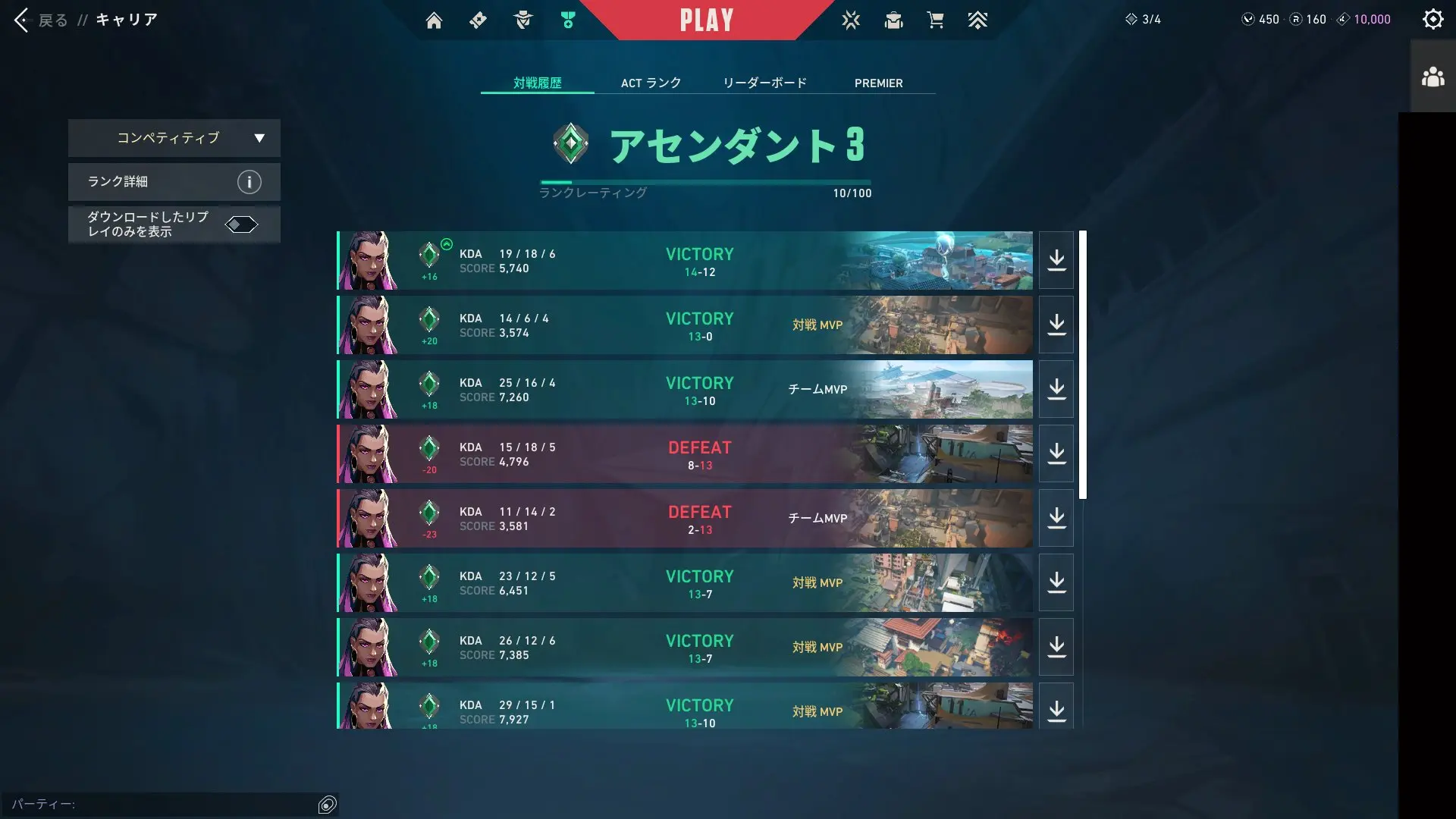Screen dimensions: 1456x819
Task: Select the Career medal icon
Action: (x=567, y=20)
